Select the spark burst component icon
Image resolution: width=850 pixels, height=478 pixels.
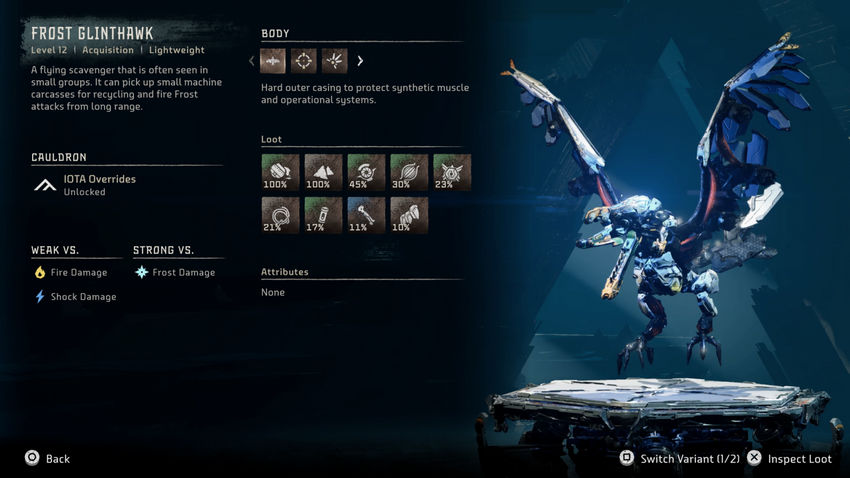click(334, 61)
